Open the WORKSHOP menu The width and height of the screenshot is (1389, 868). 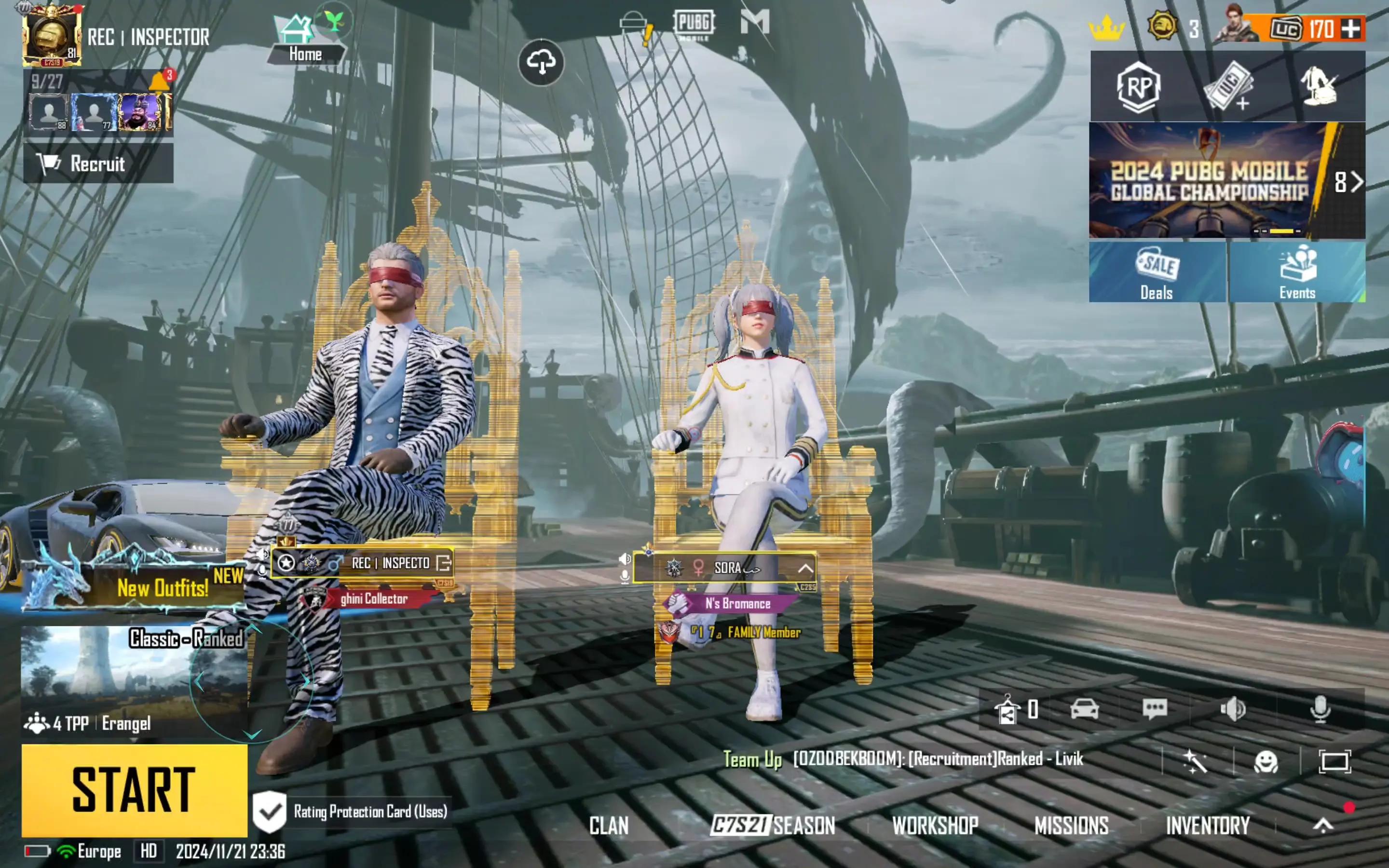[934, 826]
